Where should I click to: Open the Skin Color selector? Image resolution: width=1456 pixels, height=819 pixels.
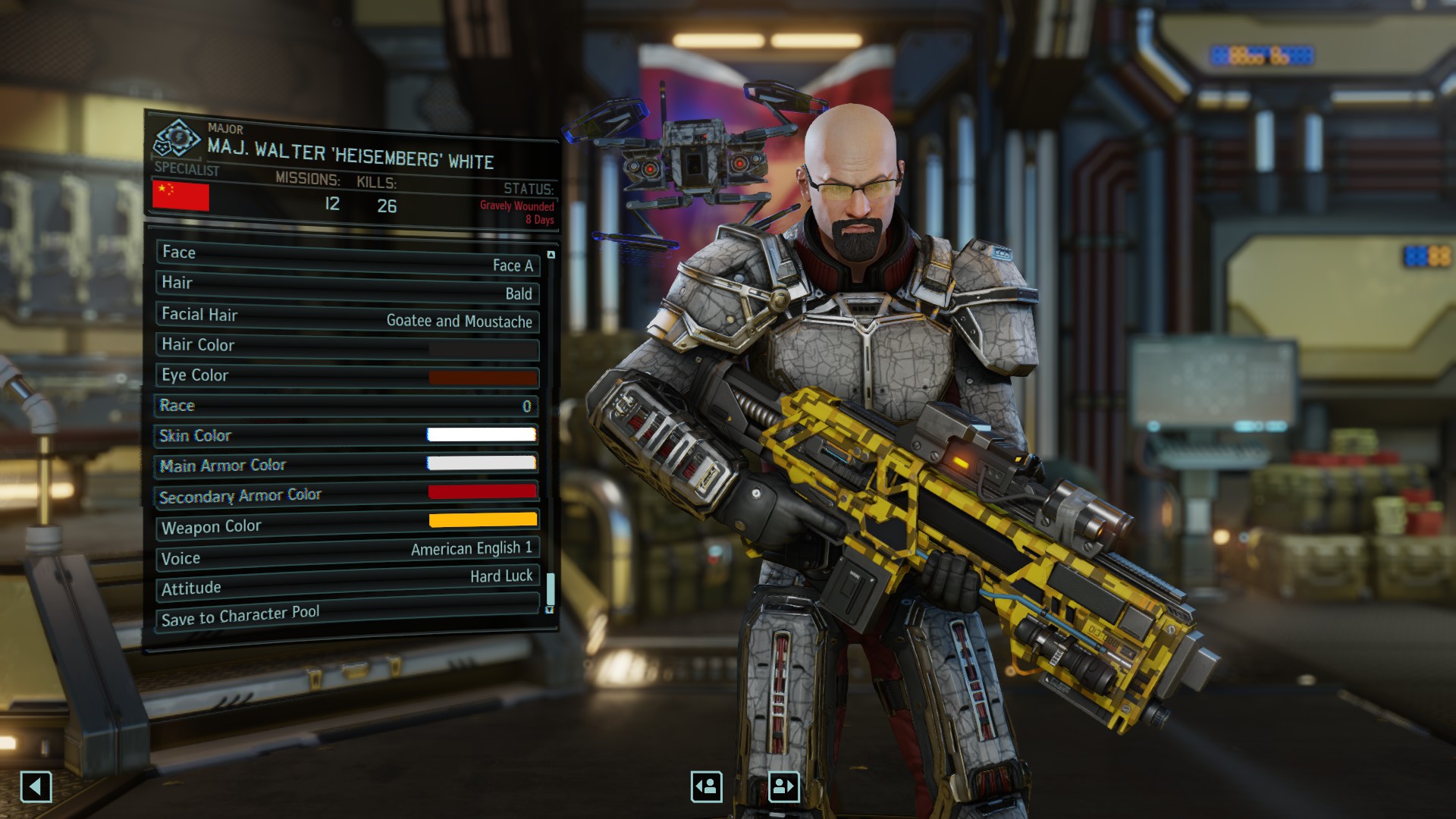click(347, 435)
